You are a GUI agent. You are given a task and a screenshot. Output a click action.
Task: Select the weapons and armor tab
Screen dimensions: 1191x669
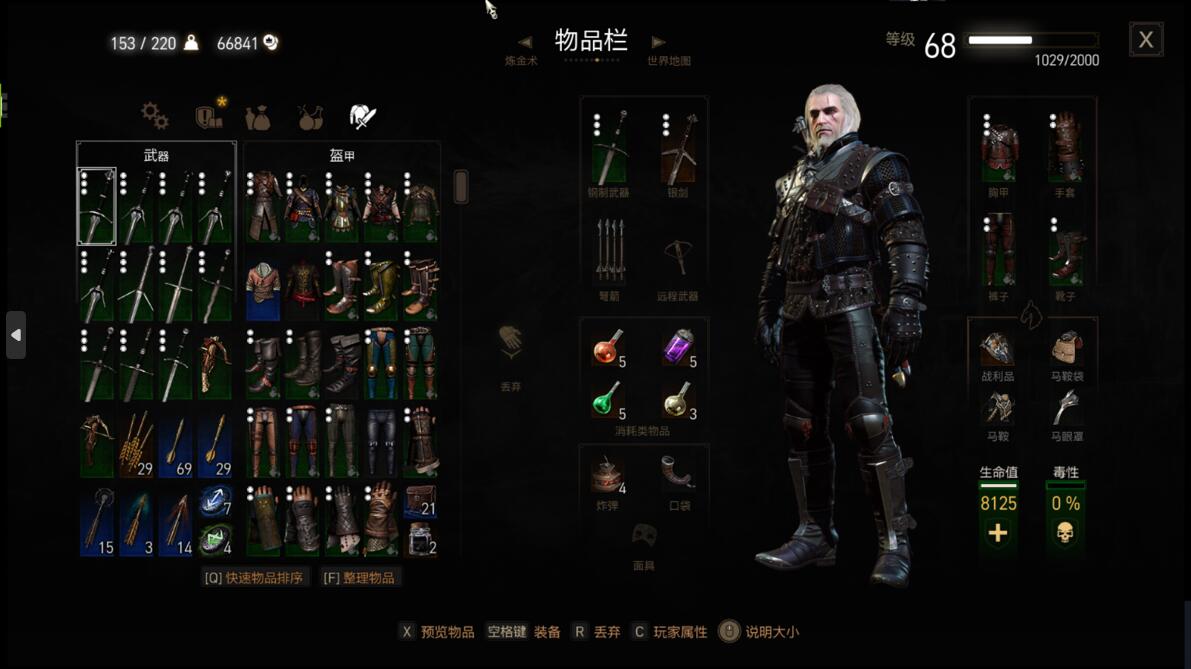click(x=362, y=117)
